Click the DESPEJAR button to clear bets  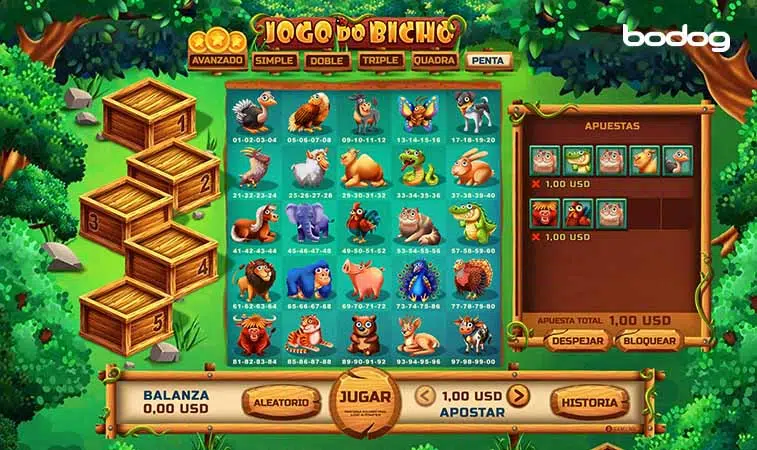577,341
